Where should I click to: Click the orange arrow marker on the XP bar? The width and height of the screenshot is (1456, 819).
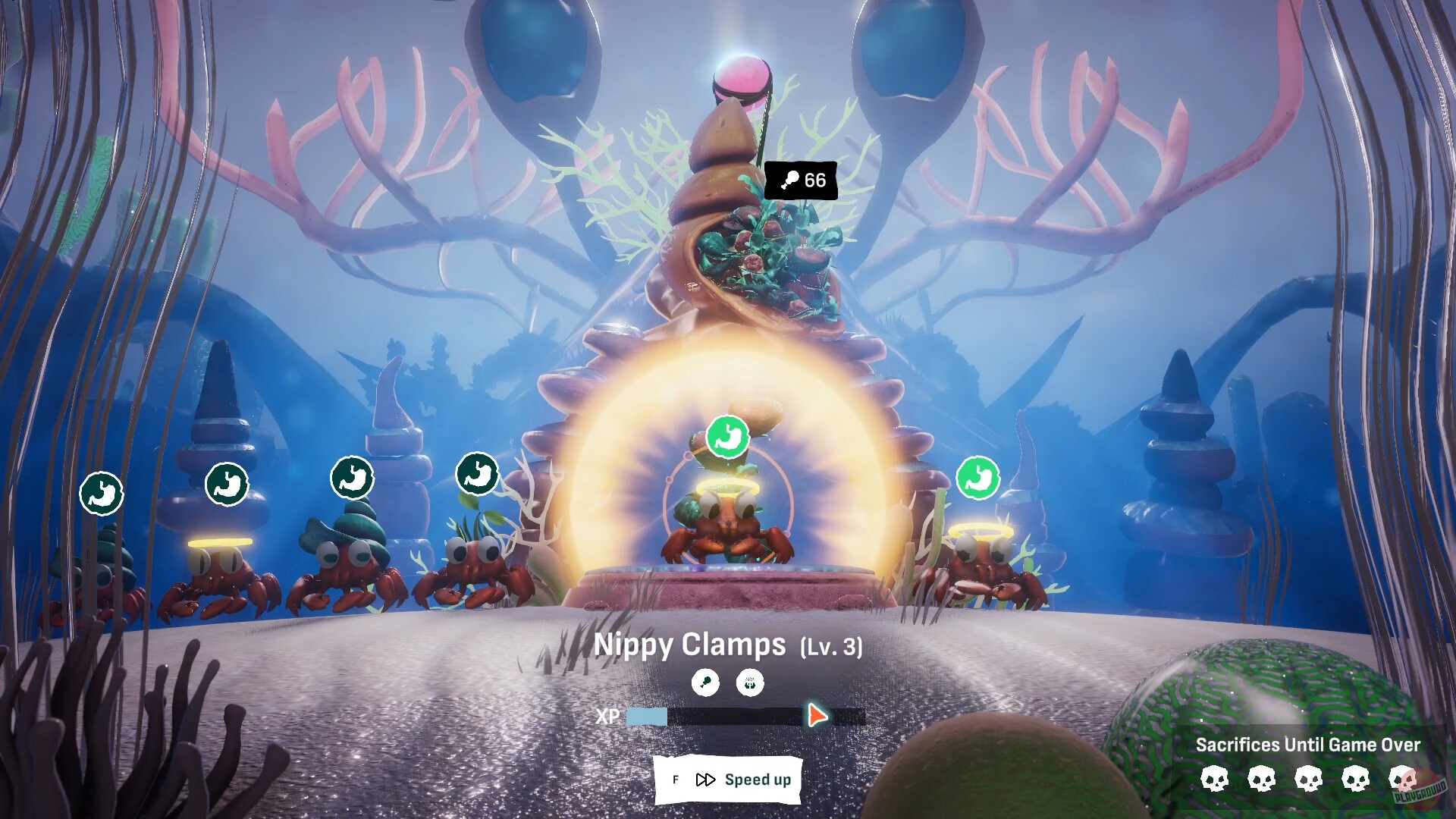point(817,714)
